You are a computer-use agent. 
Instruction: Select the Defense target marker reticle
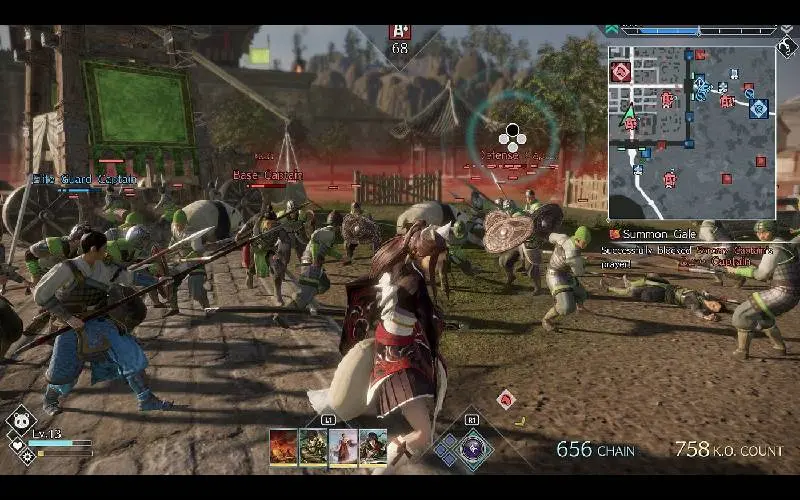(512, 136)
